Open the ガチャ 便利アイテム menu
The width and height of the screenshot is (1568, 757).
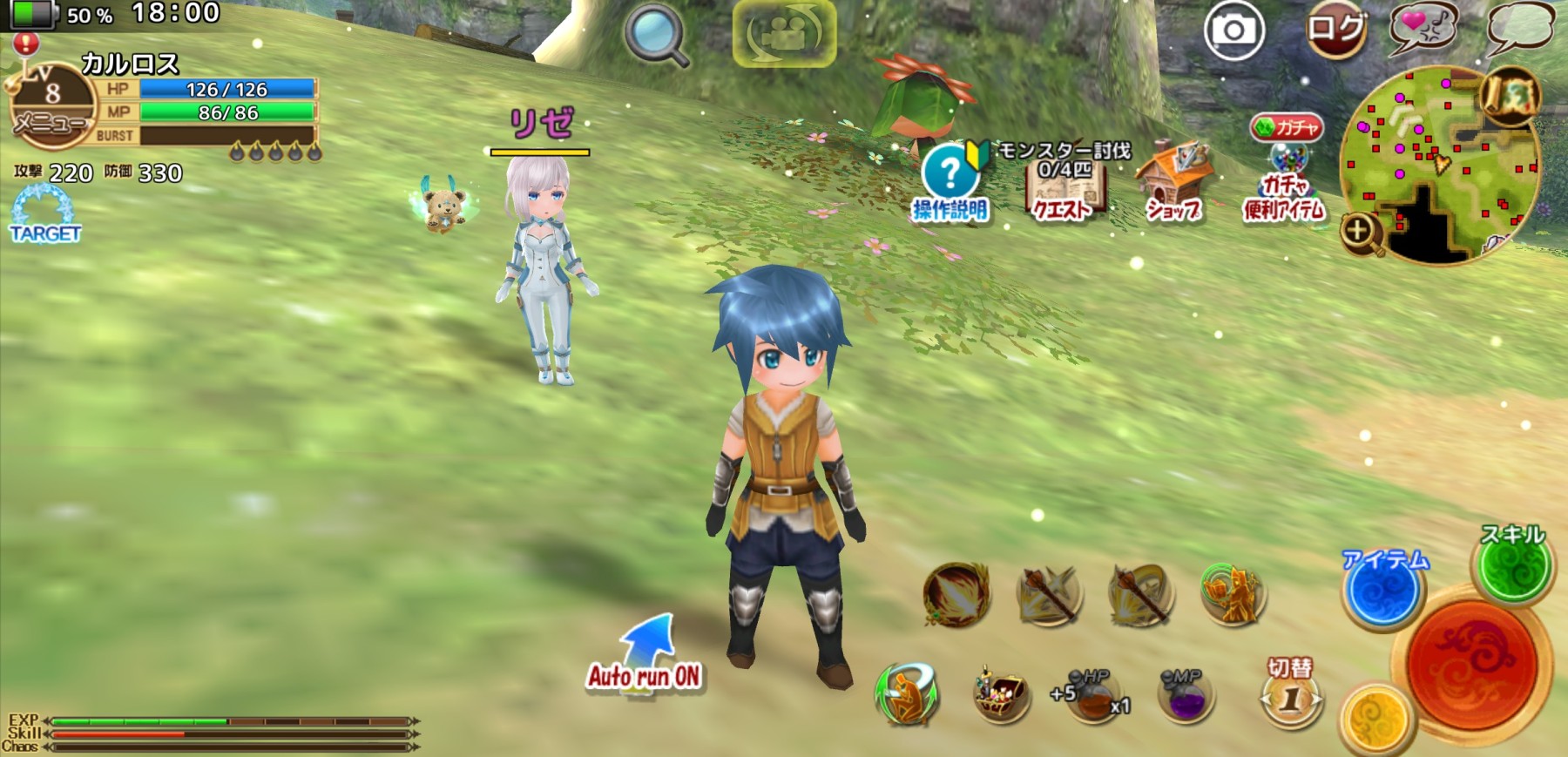tap(1285, 171)
